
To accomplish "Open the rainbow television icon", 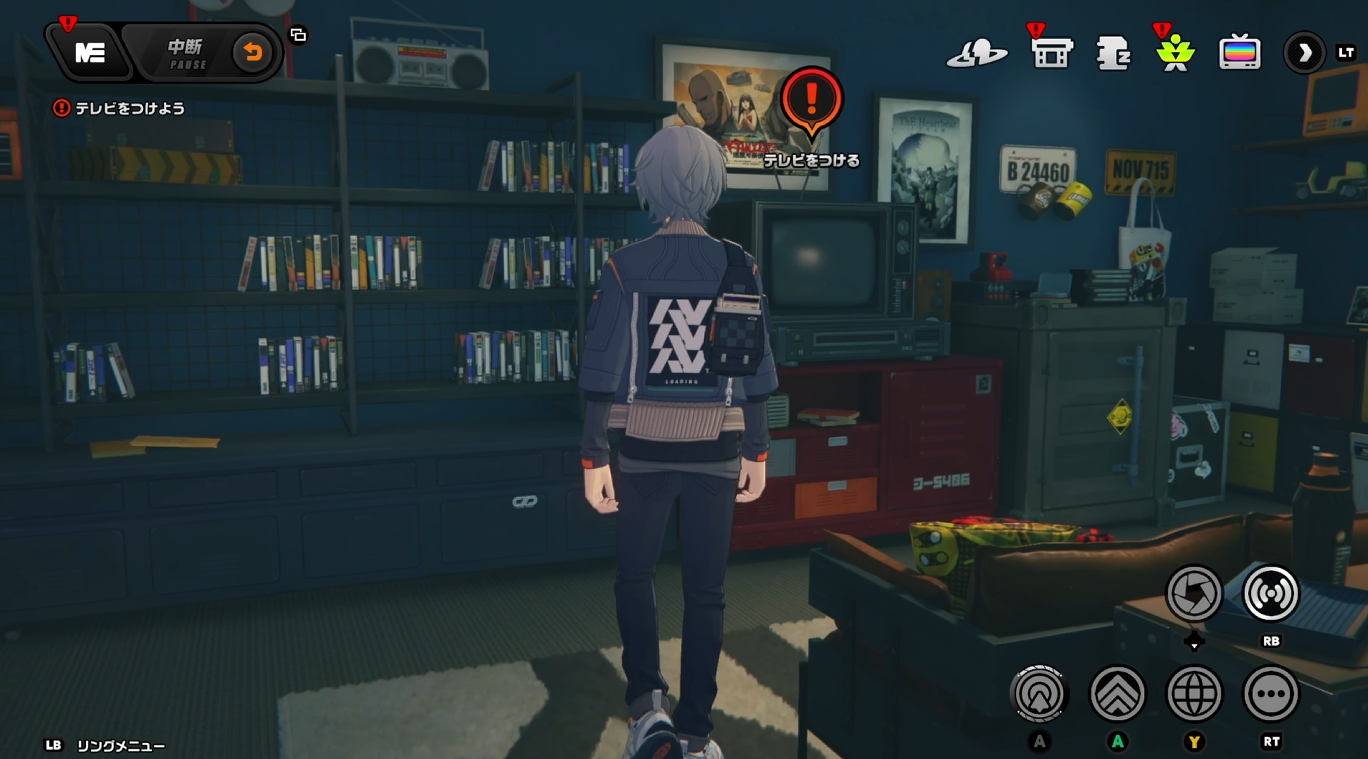I will [1239, 53].
